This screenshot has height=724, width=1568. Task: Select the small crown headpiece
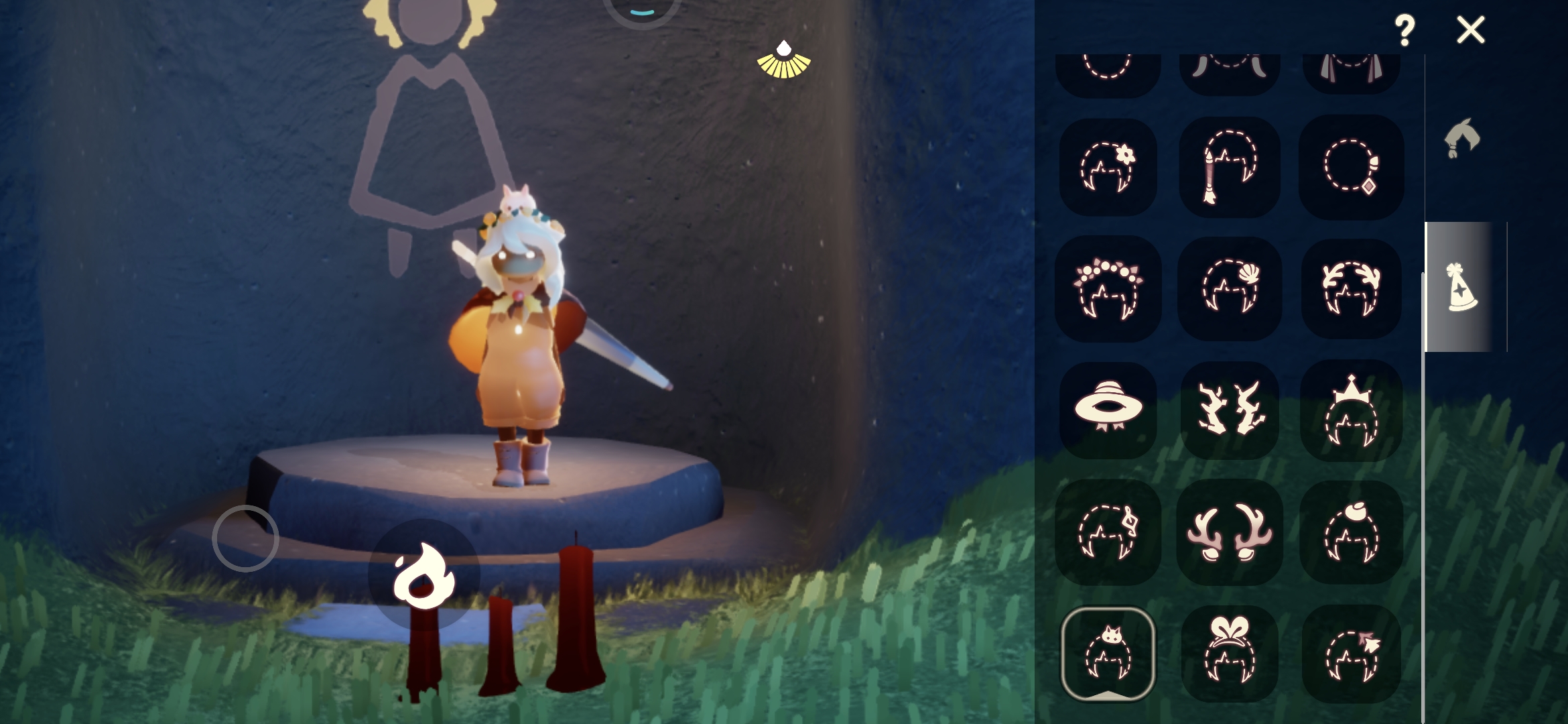click(1350, 410)
